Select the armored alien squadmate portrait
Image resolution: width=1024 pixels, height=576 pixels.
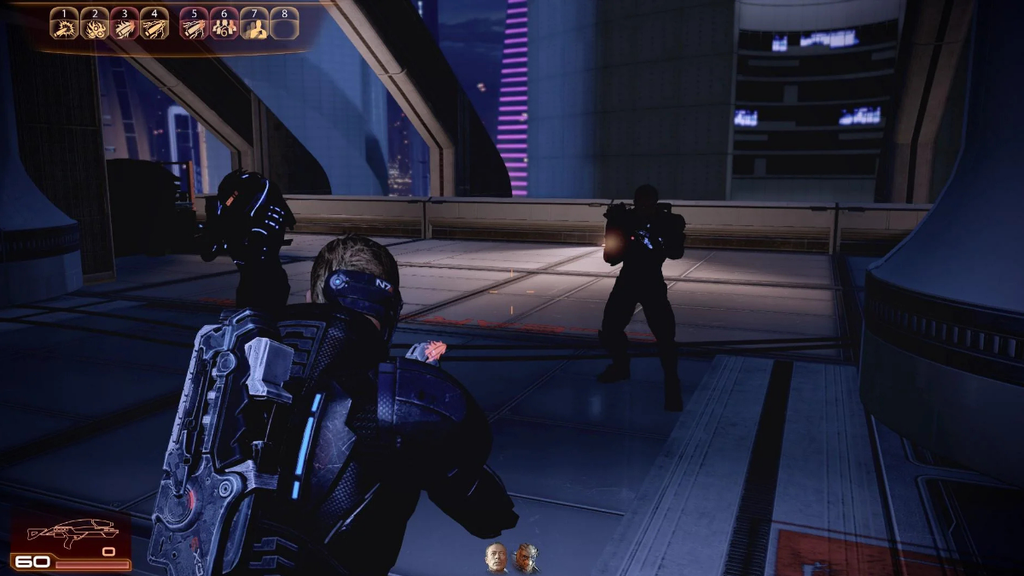coord(526,557)
